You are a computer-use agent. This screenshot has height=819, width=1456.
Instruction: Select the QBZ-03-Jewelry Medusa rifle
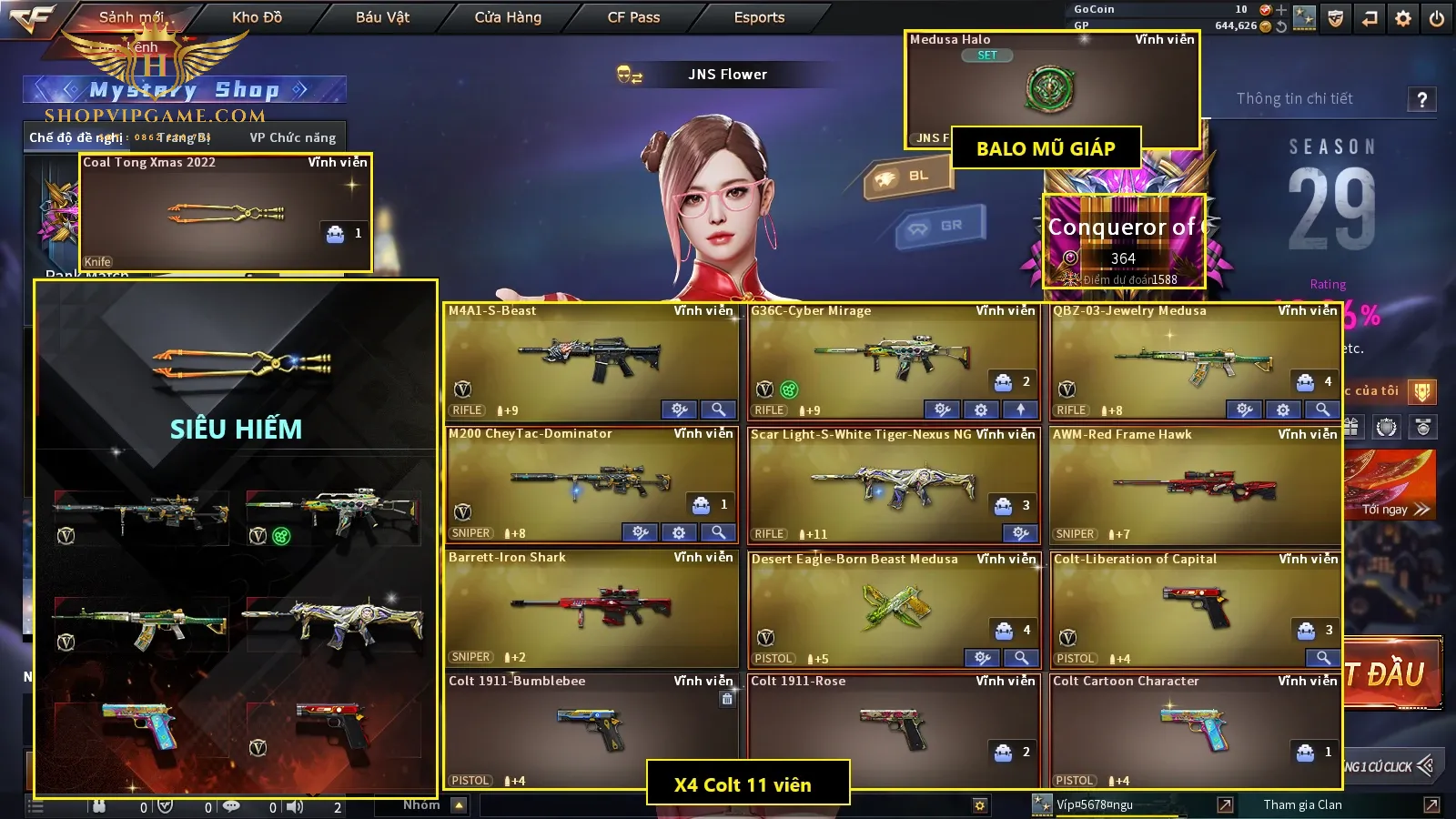(x=1195, y=359)
